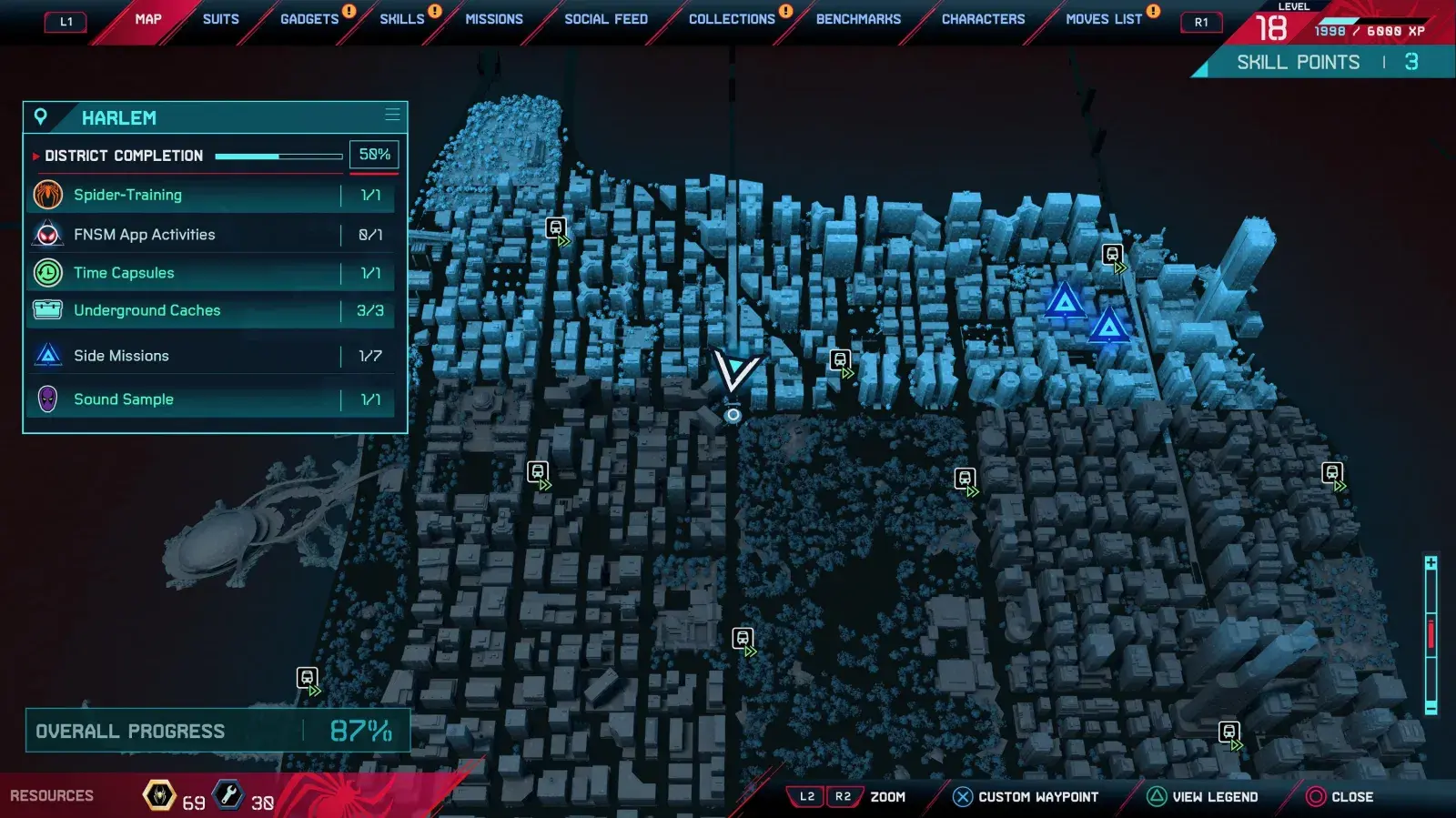
Task: Select the Side Missions entry
Action: [x=211, y=356]
